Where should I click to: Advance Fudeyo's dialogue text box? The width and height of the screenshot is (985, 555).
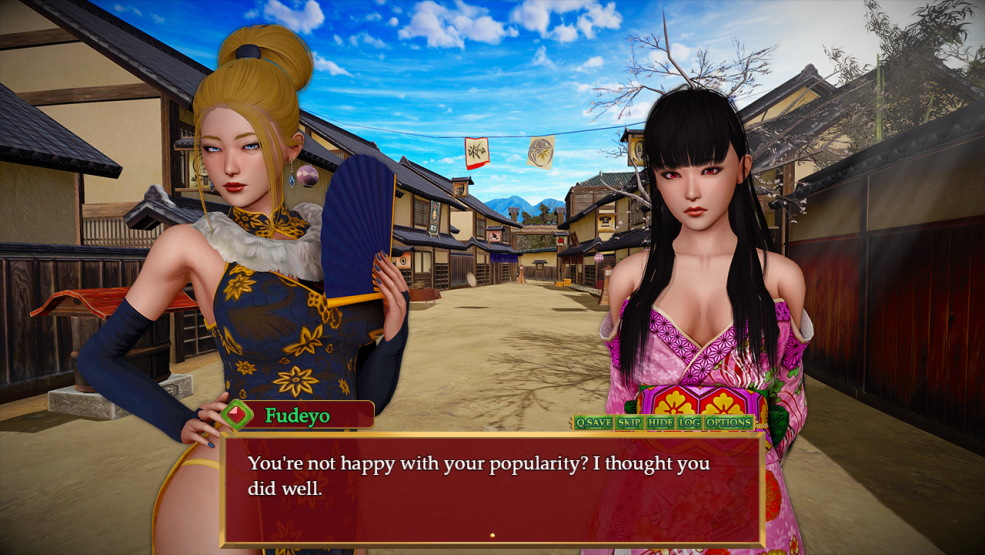pos(492,490)
